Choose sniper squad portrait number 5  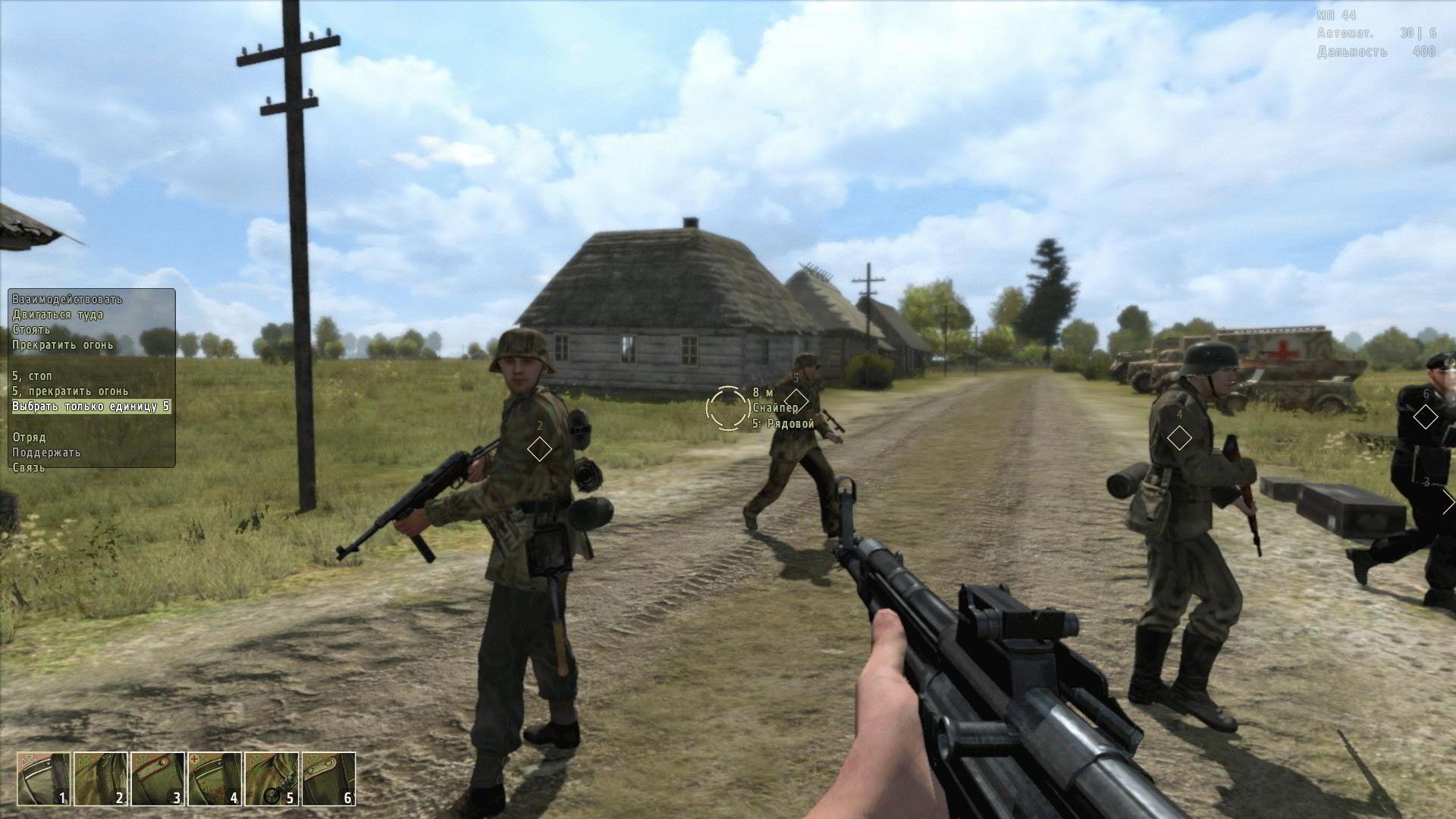[271, 779]
